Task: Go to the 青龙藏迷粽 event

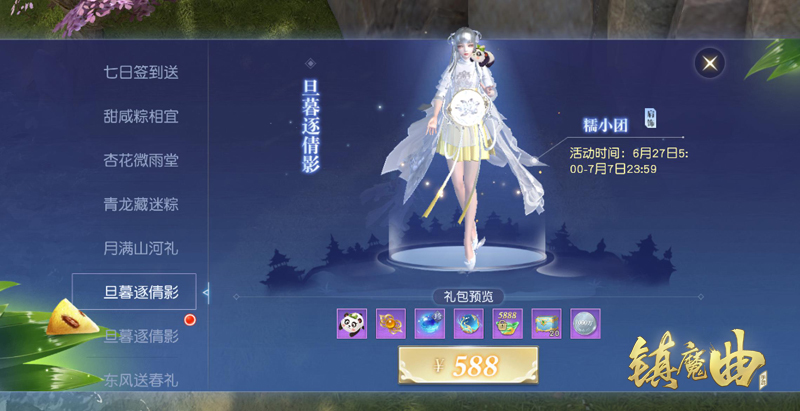Action: tap(141, 204)
